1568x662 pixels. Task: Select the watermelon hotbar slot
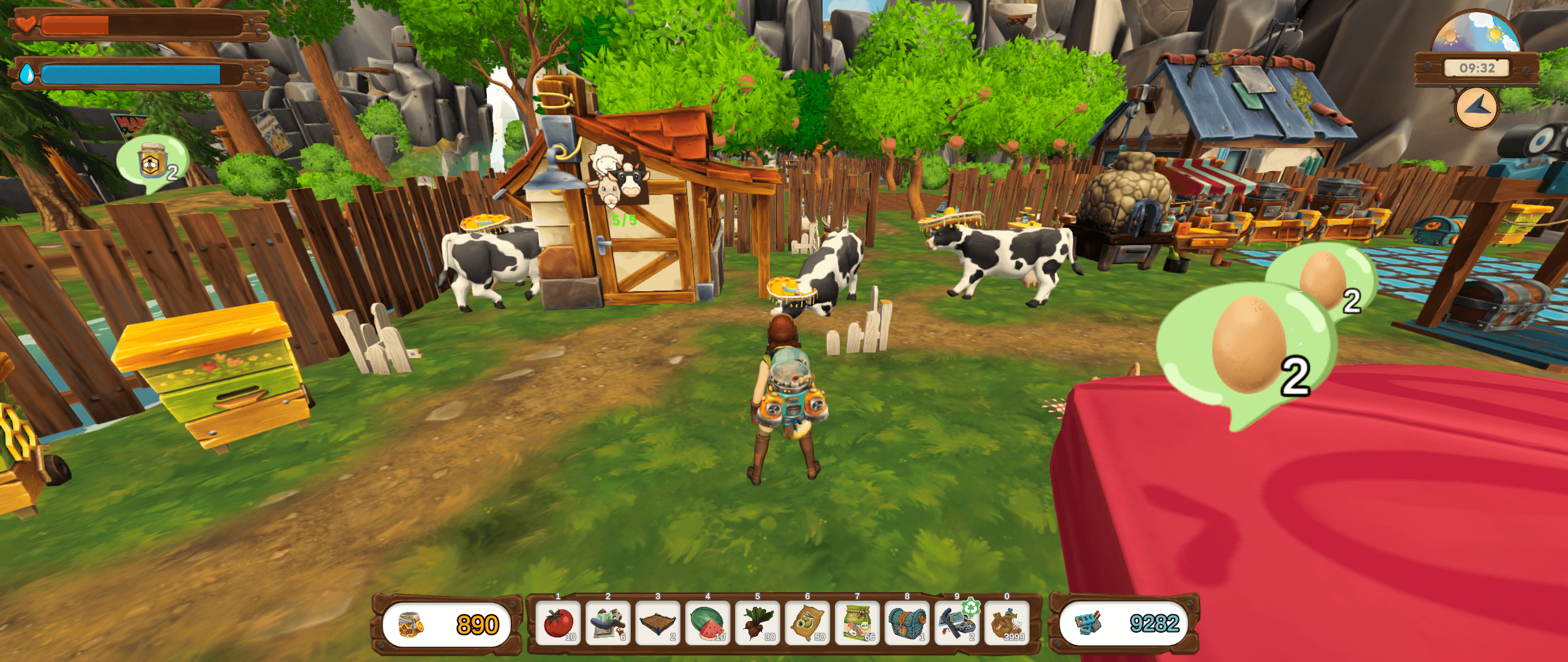pyautogui.click(x=707, y=623)
